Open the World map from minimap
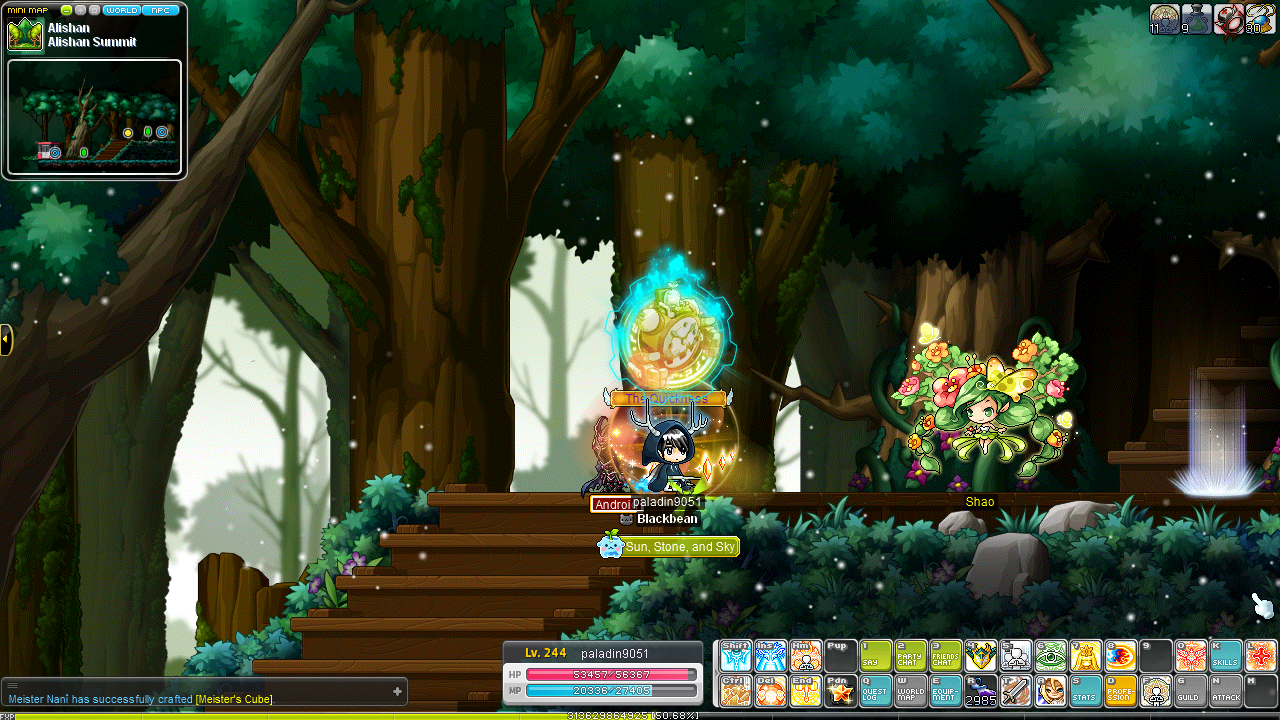This screenshot has width=1280, height=720. coord(121,10)
